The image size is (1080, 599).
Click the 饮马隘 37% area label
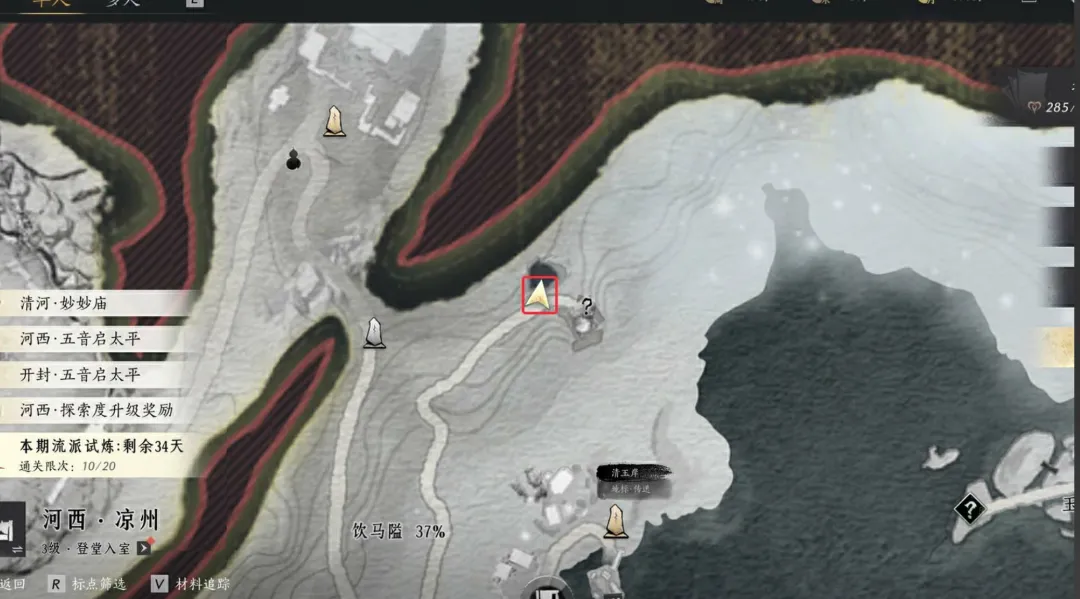point(399,531)
